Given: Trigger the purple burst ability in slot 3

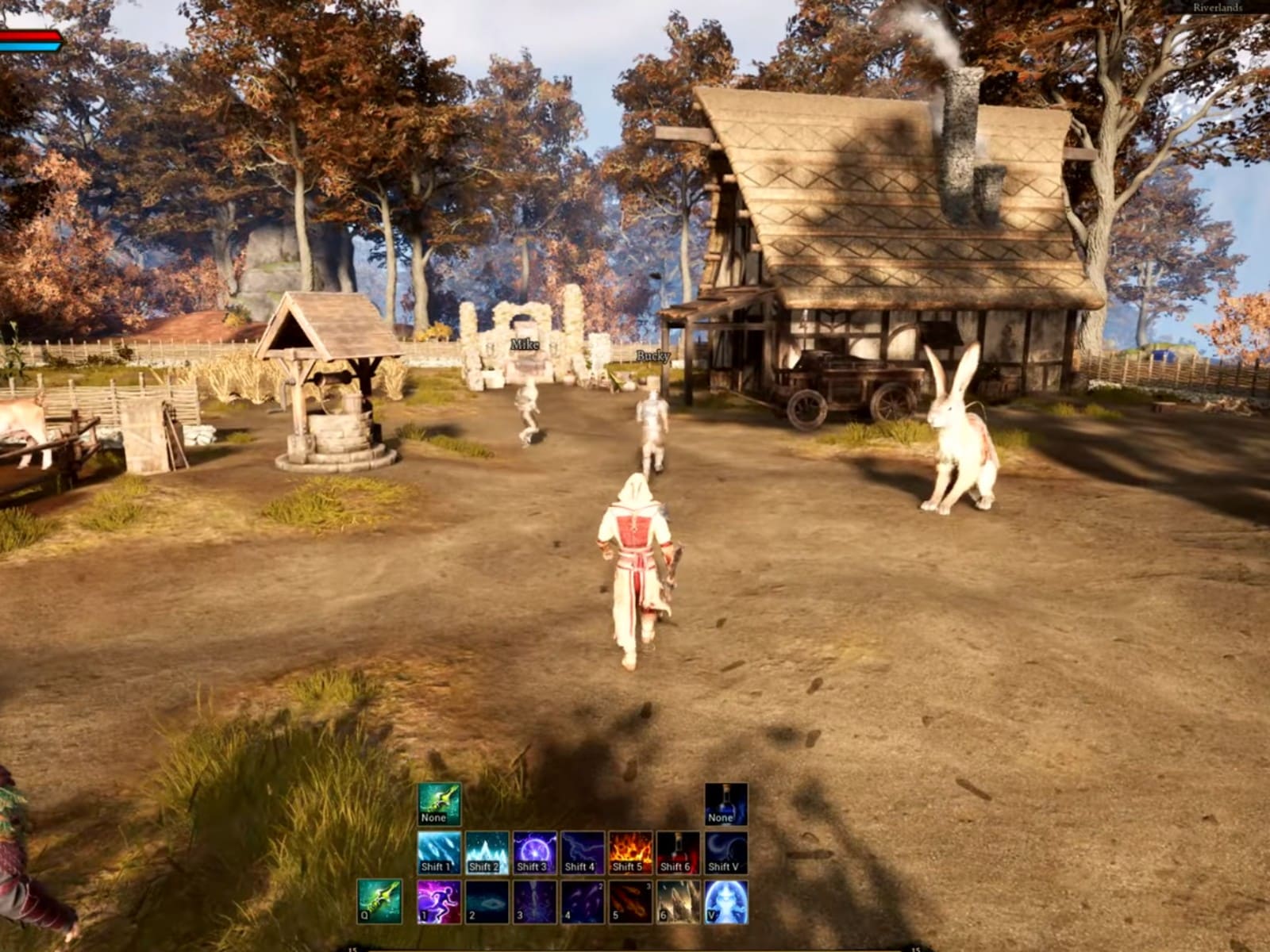Looking at the screenshot, I should click(534, 901).
